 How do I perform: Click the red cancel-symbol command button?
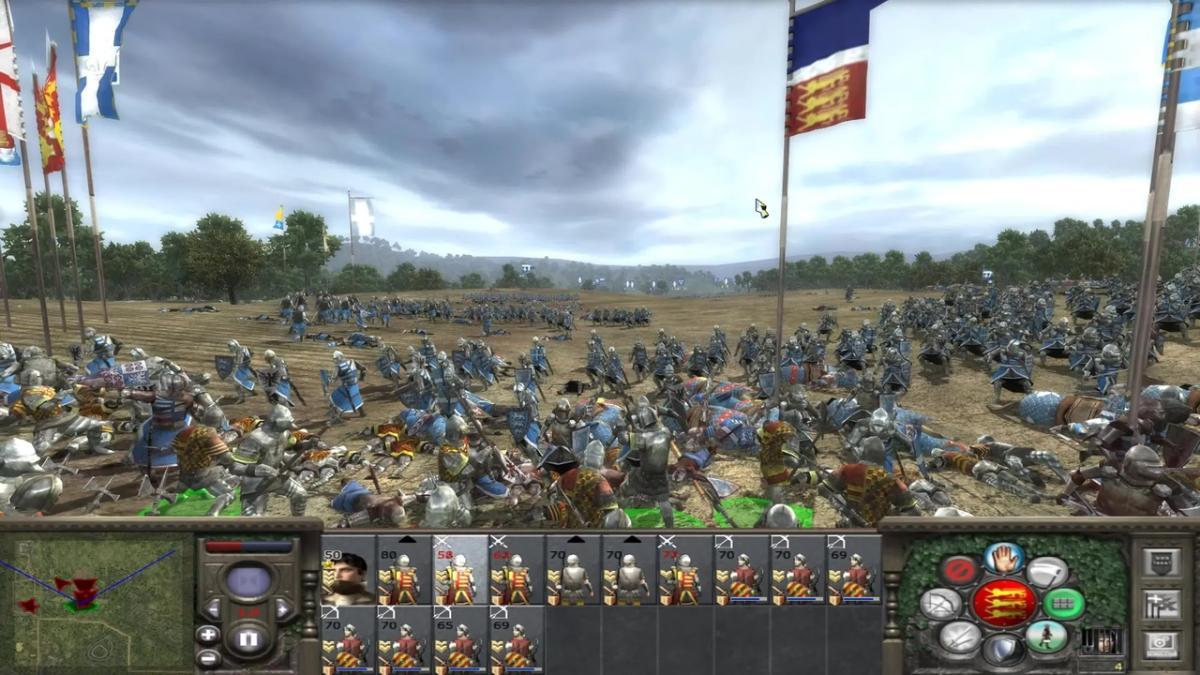958,572
